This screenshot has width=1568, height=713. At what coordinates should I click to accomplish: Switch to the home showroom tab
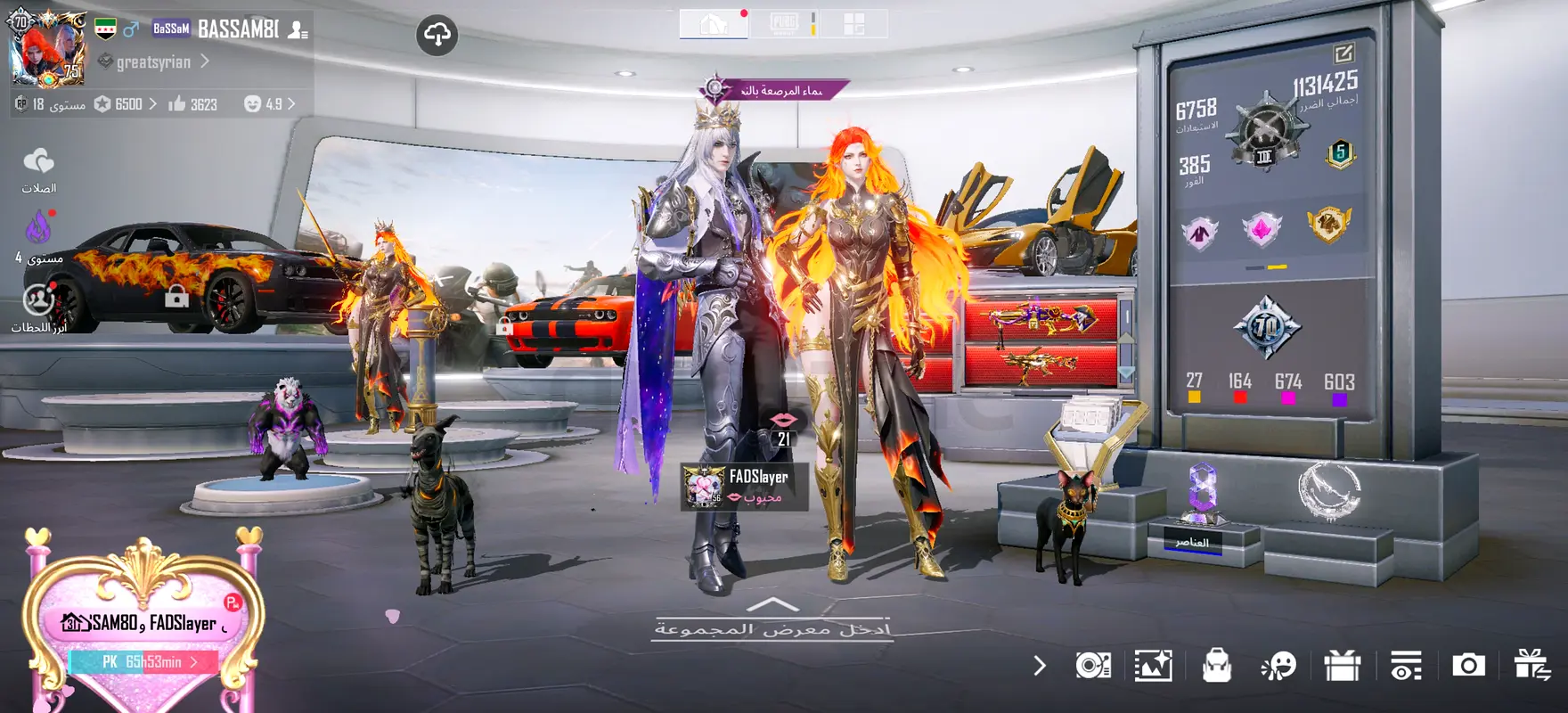(714, 24)
